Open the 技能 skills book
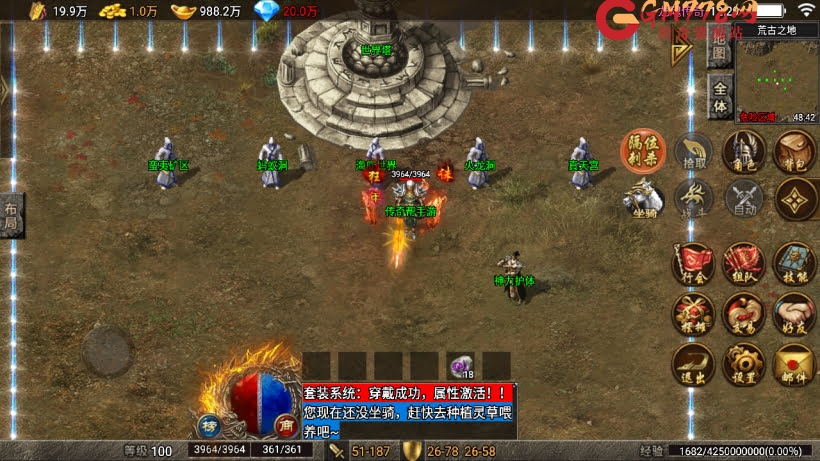 [795, 265]
